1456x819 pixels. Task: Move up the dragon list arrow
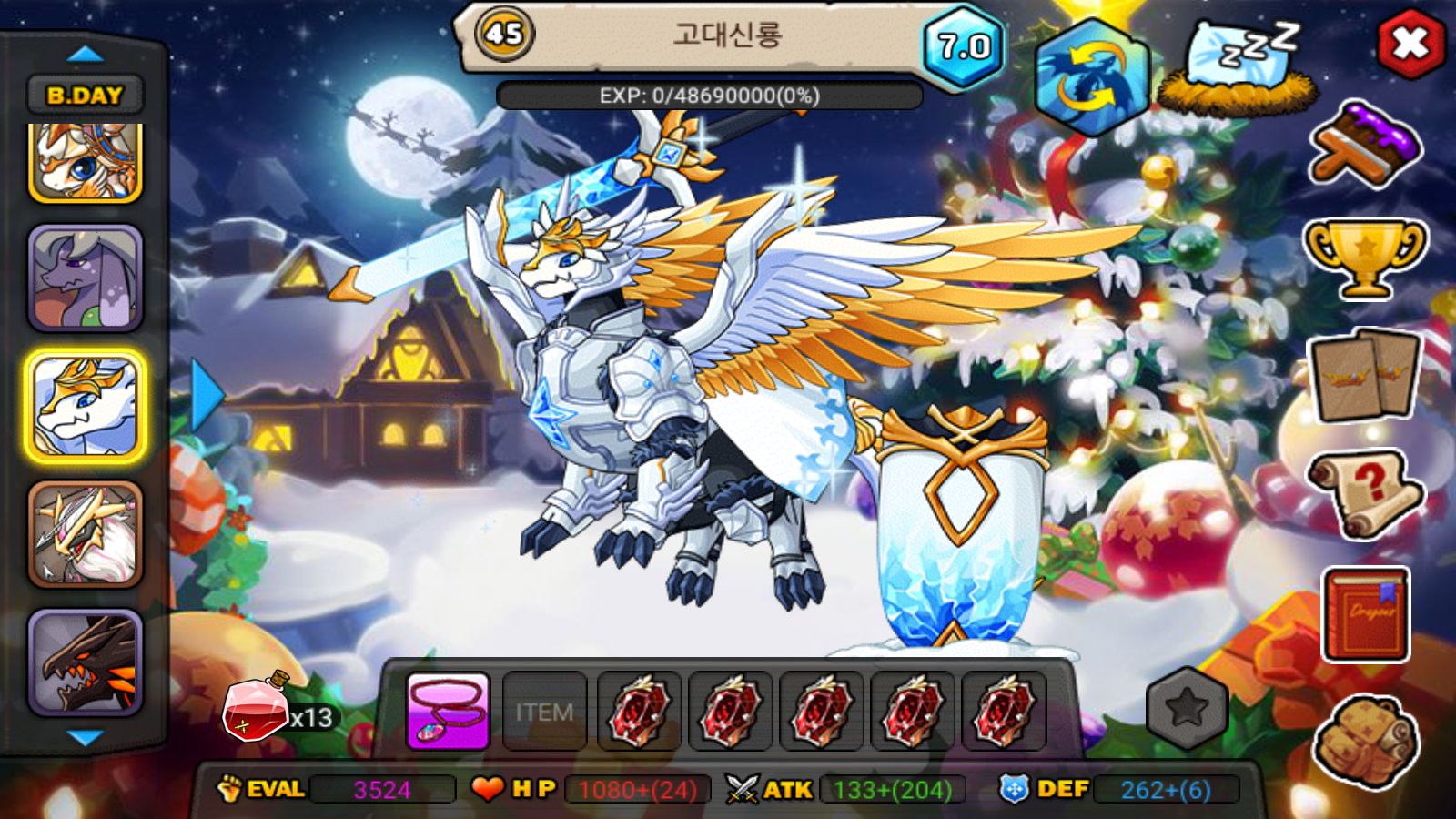click(x=85, y=54)
